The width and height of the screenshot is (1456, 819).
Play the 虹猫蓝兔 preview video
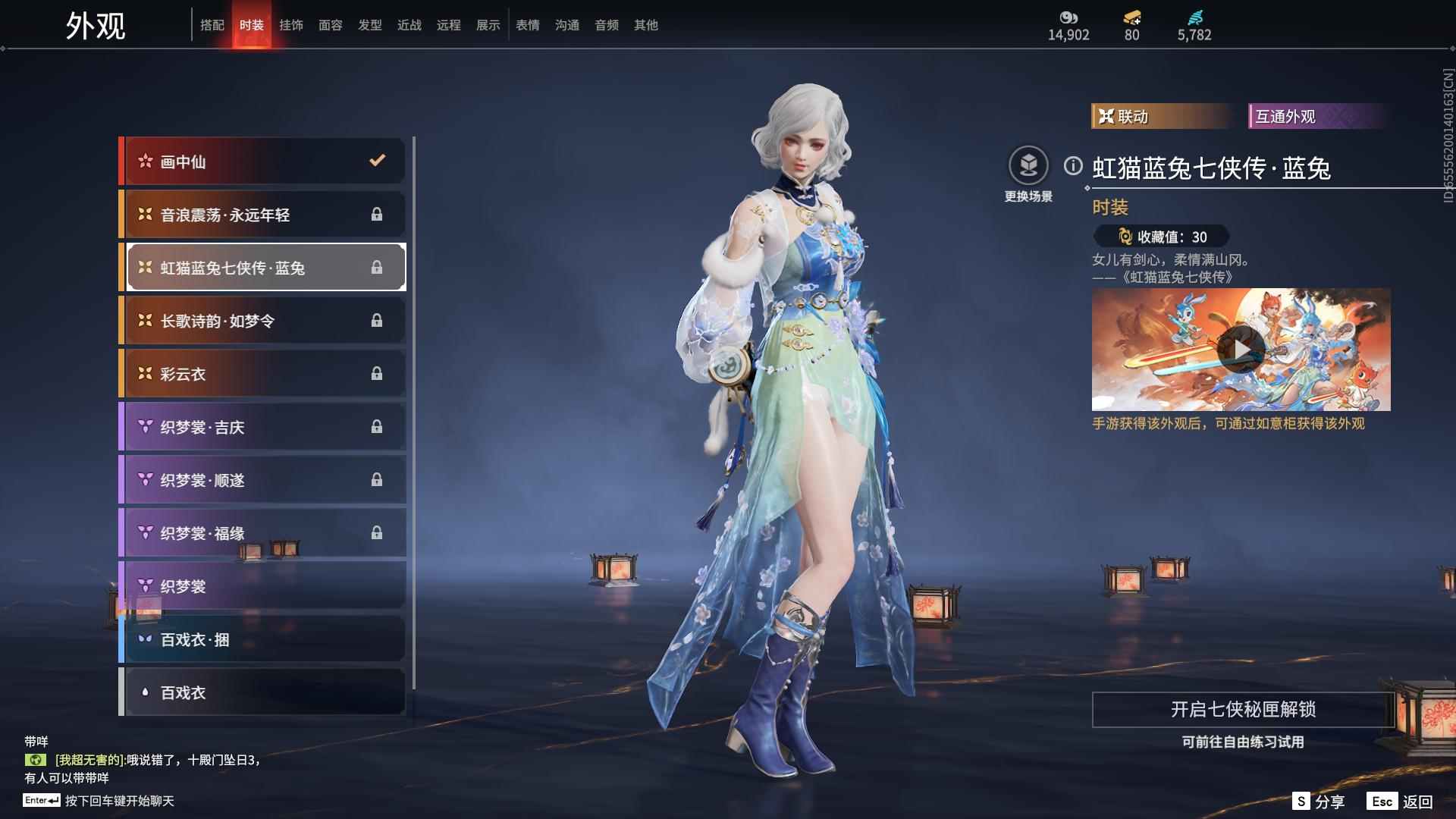[x=1241, y=350]
